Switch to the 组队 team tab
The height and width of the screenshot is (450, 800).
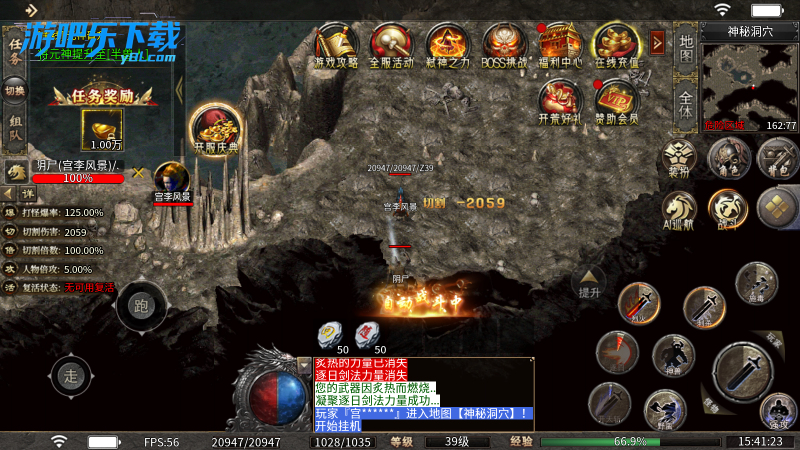[x=14, y=136]
